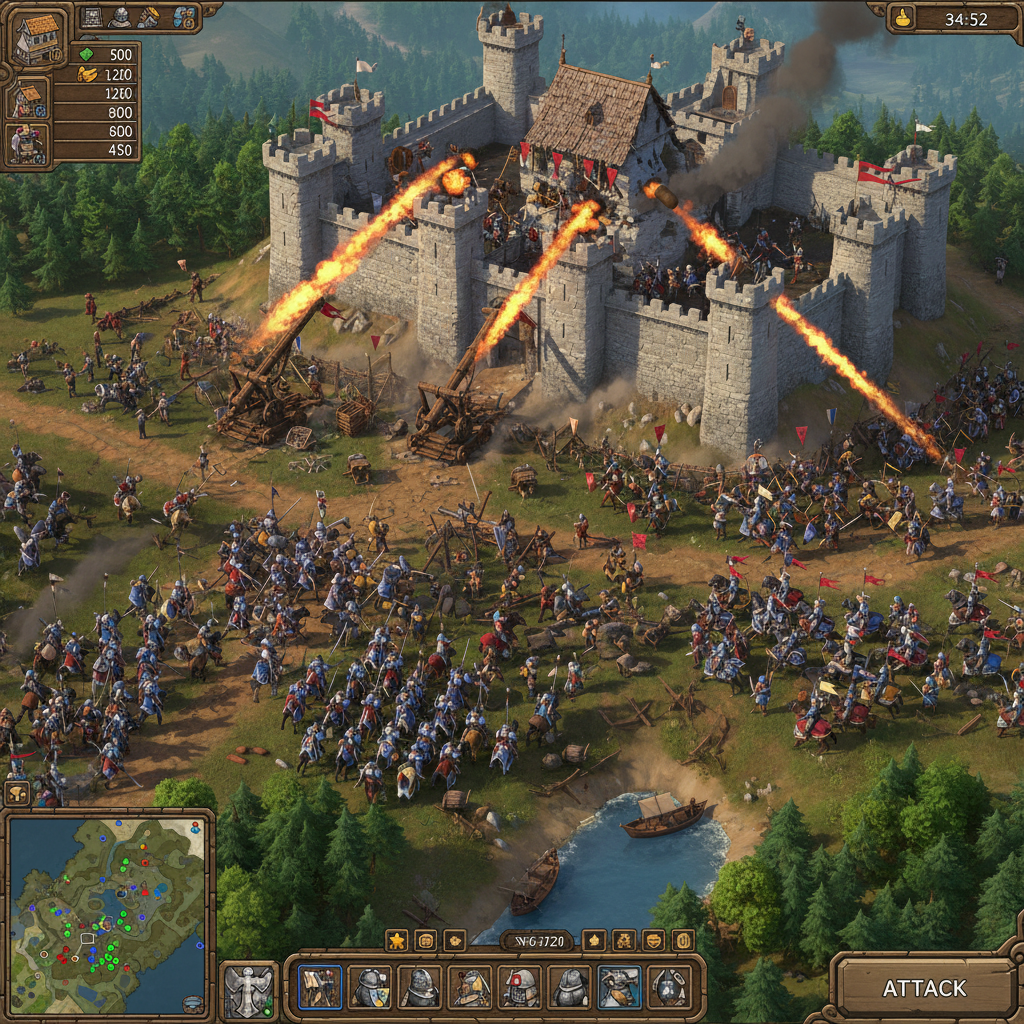
Task: Click the gold pile icon beside the timer
Action: click(904, 17)
